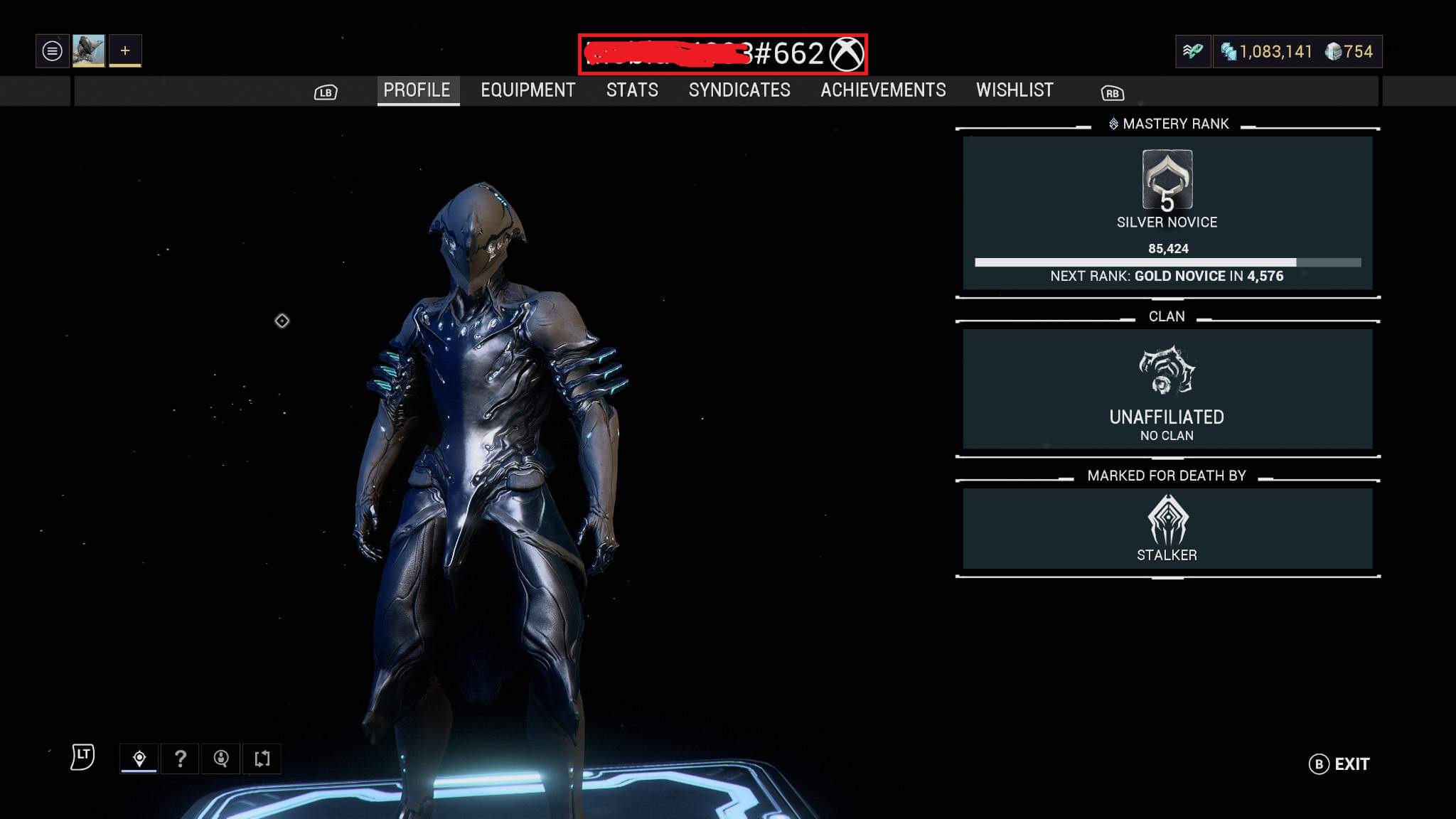The height and width of the screenshot is (819, 1456).
Task: Open the question mark help icon
Action: 181,759
